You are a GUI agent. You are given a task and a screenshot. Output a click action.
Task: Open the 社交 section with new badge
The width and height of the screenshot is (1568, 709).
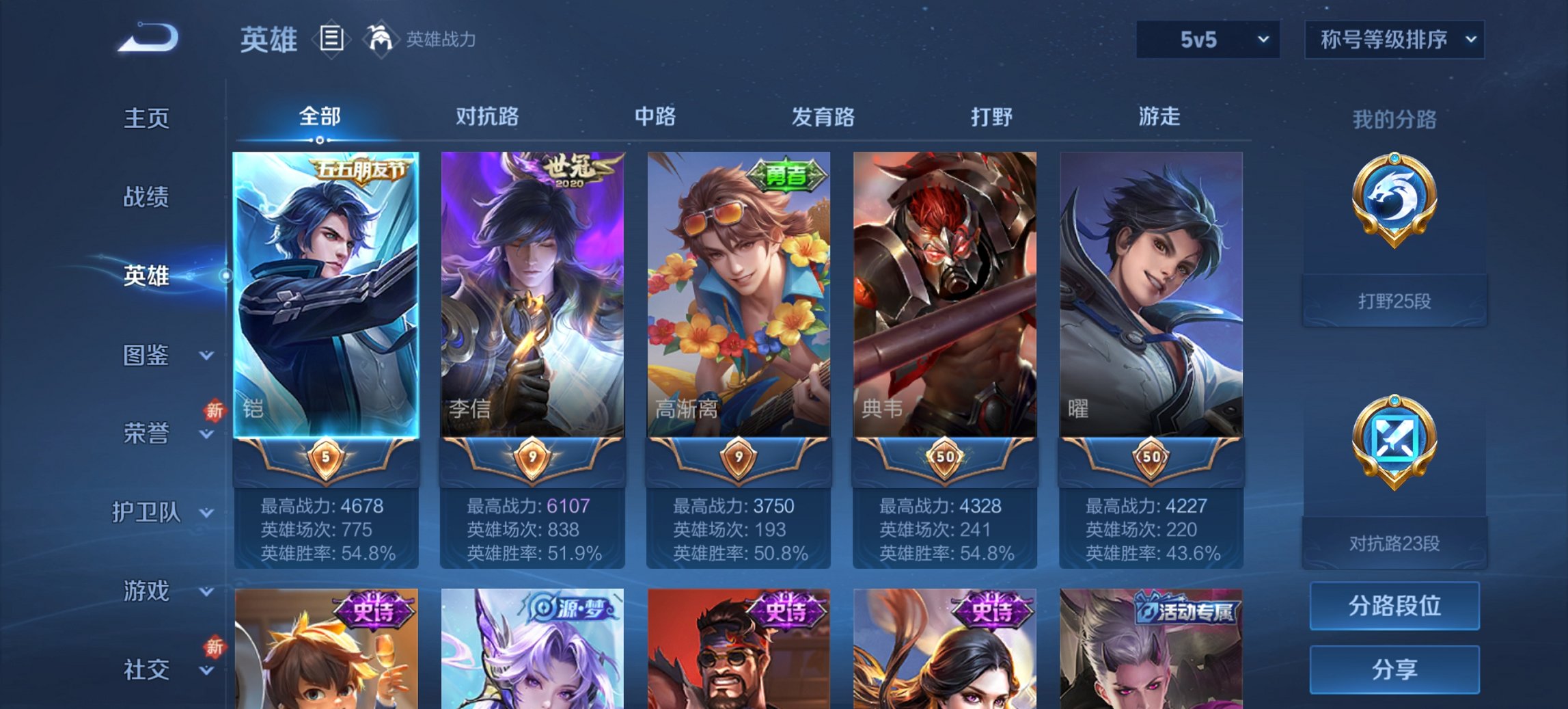click(x=146, y=669)
